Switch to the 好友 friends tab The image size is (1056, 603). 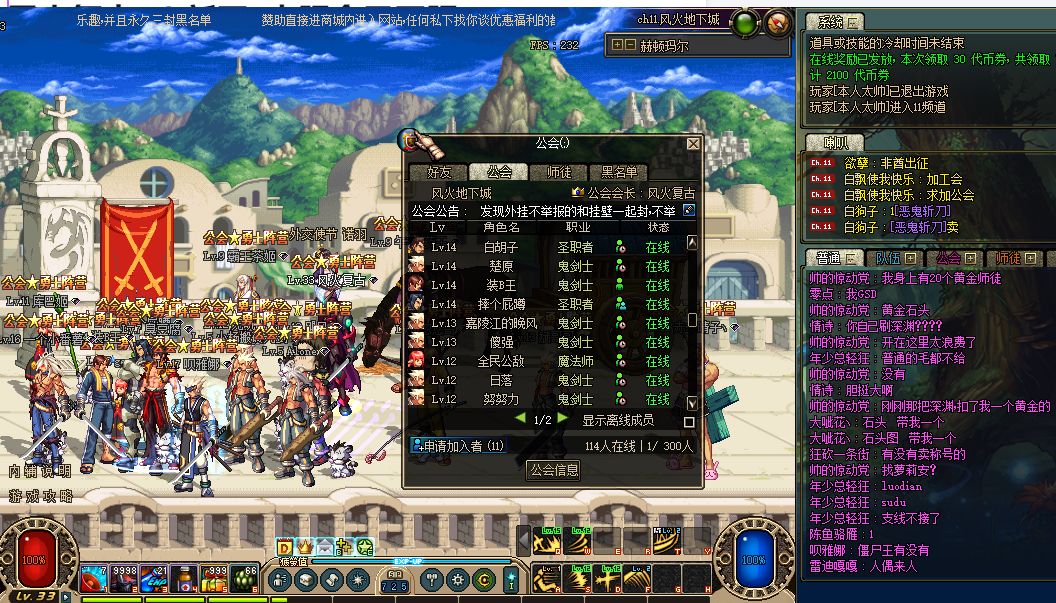[x=438, y=172]
